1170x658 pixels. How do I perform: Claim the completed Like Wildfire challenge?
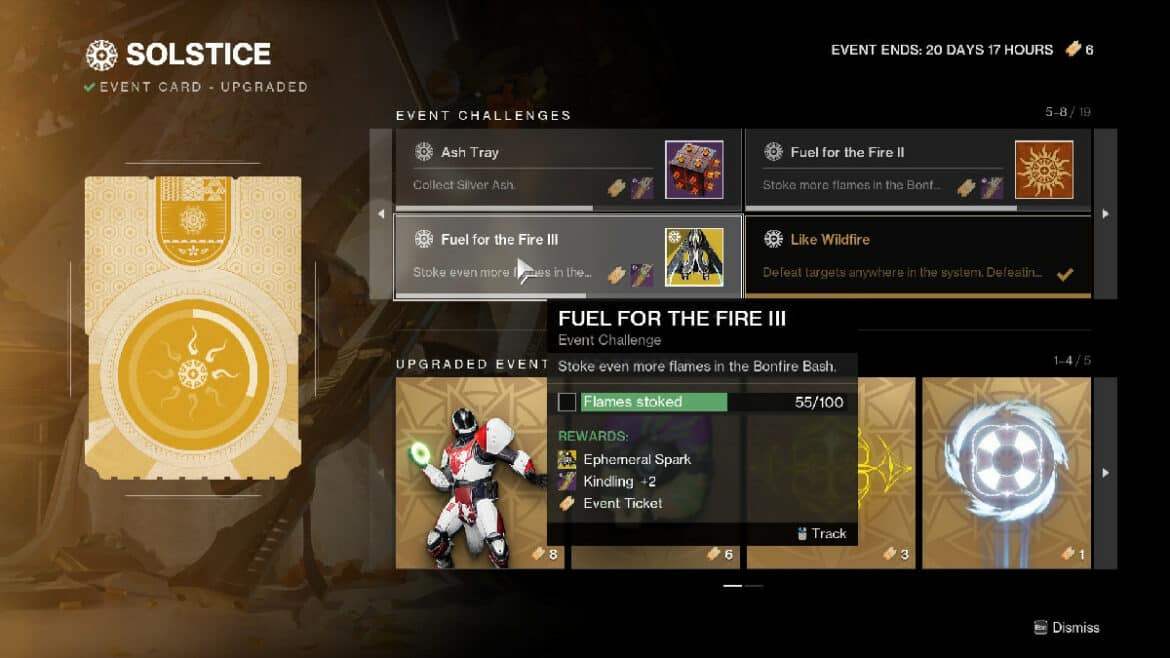coord(917,256)
